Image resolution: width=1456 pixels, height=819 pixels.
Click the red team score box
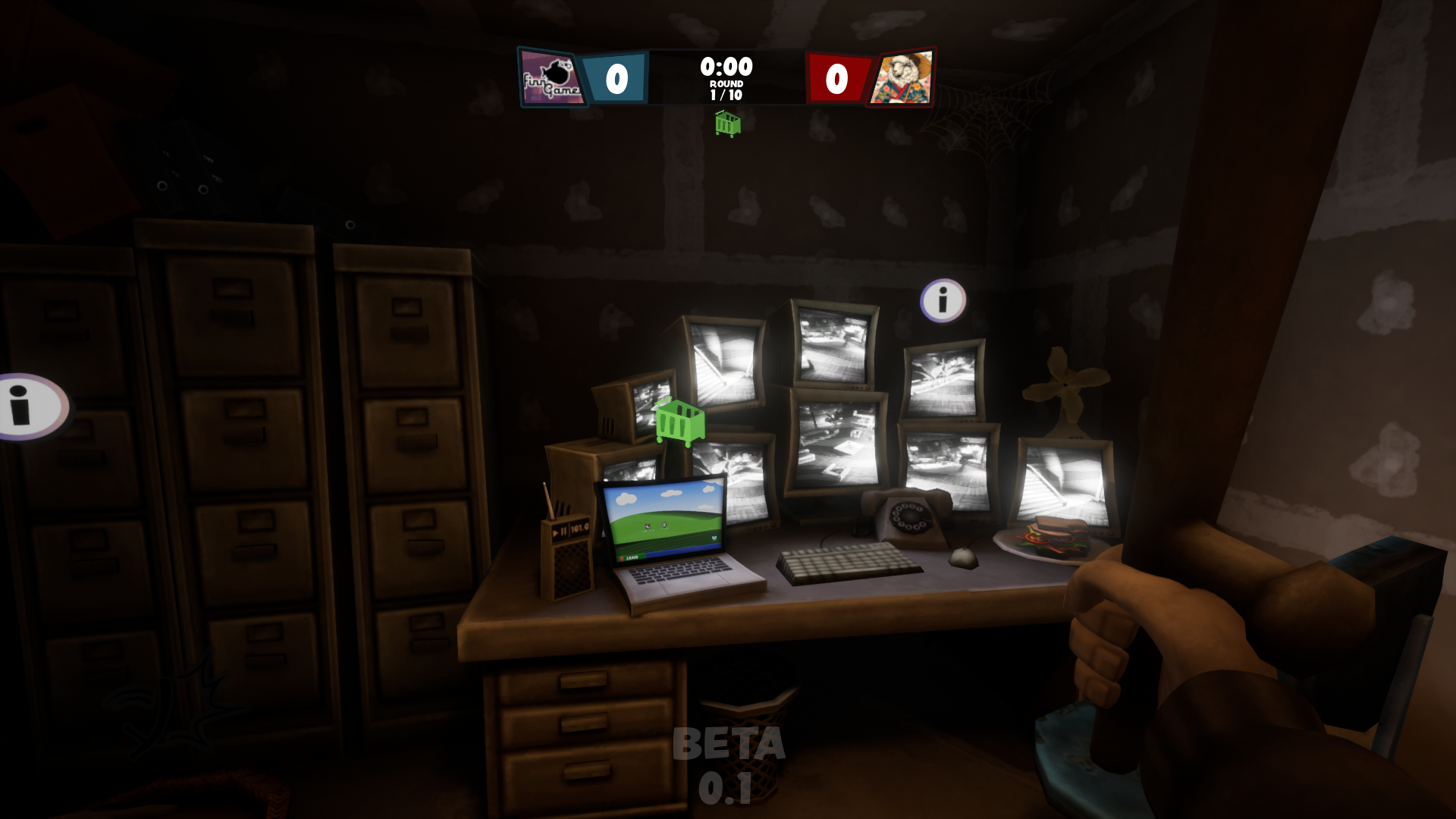click(836, 76)
